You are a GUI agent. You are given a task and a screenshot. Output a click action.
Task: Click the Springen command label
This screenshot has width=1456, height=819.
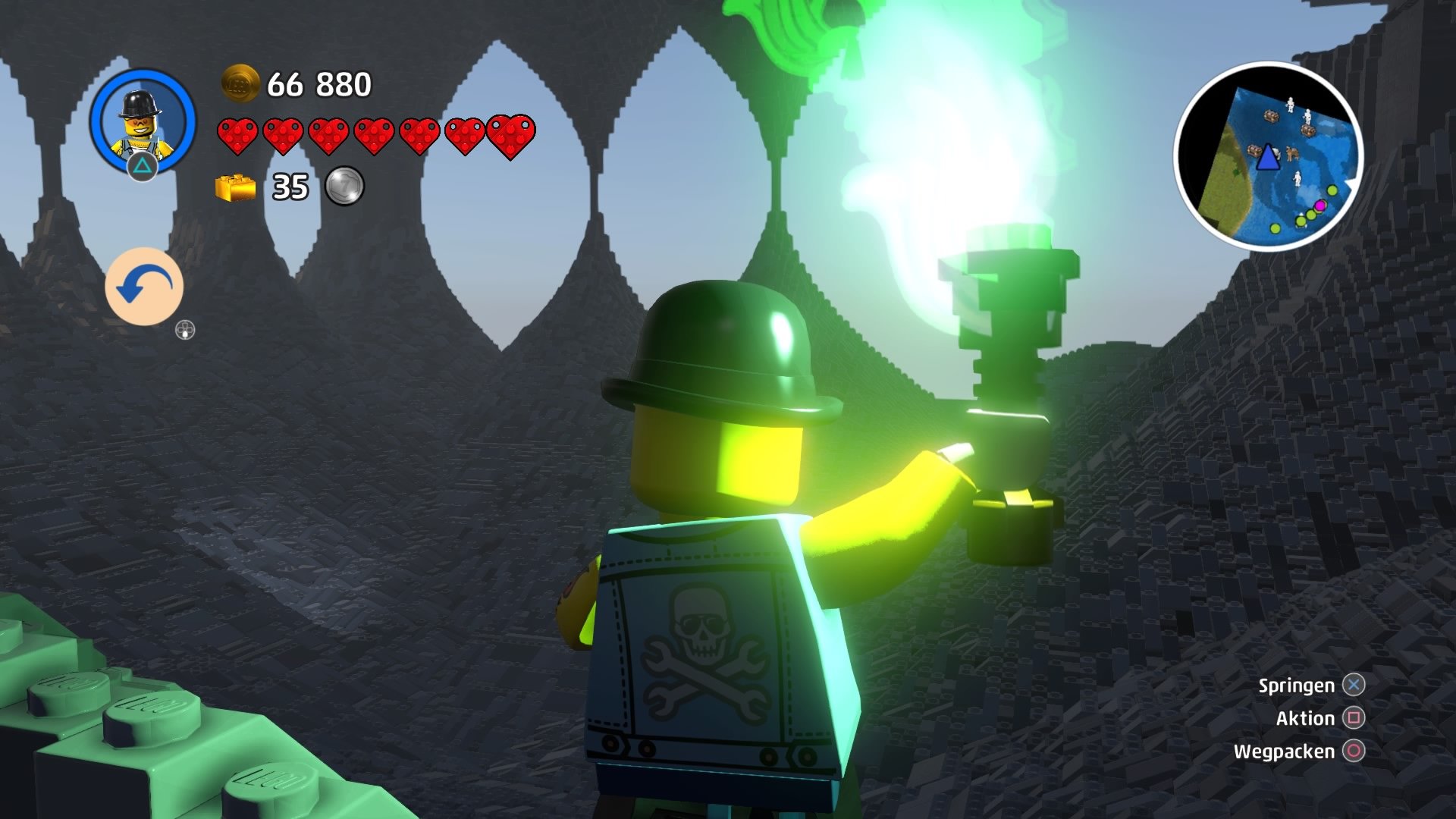(x=1297, y=686)
